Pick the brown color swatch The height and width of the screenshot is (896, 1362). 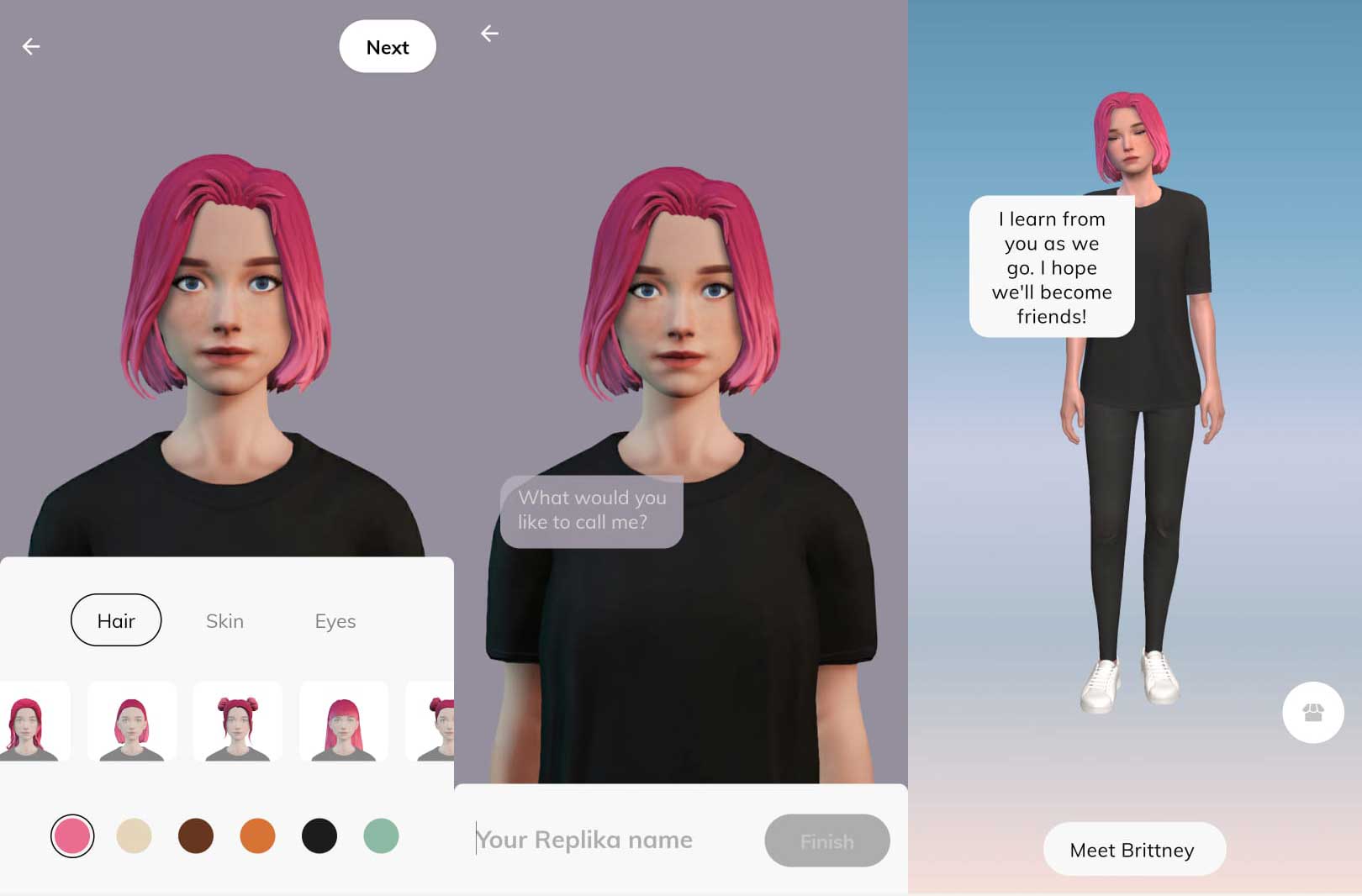coord(196,837)
